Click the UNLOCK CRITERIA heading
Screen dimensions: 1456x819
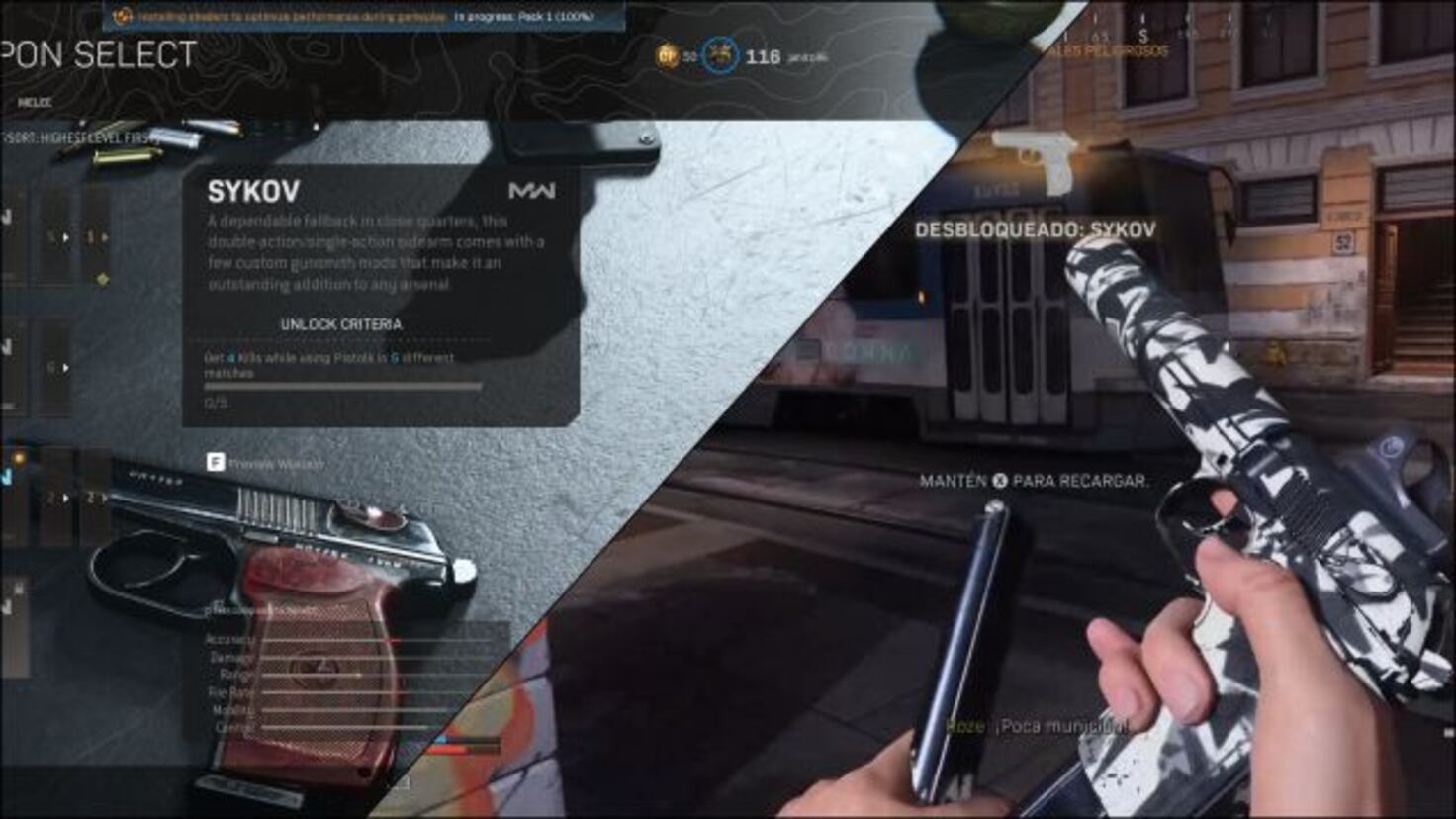341,322
